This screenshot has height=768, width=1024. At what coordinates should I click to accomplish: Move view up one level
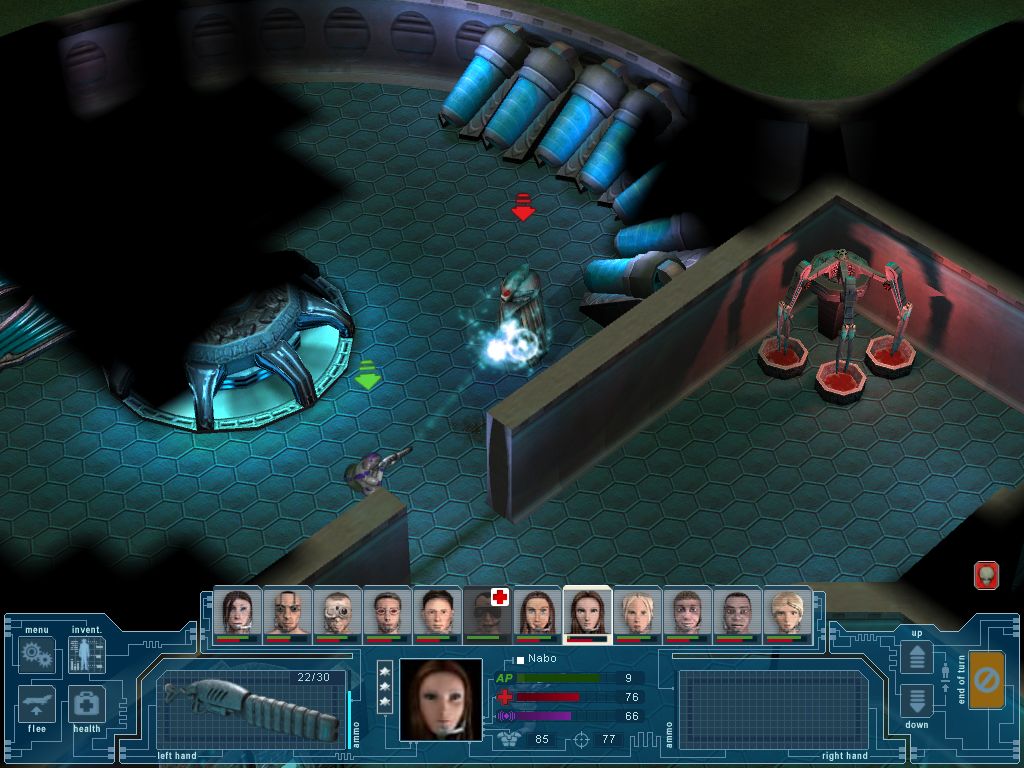pos(916,657)
